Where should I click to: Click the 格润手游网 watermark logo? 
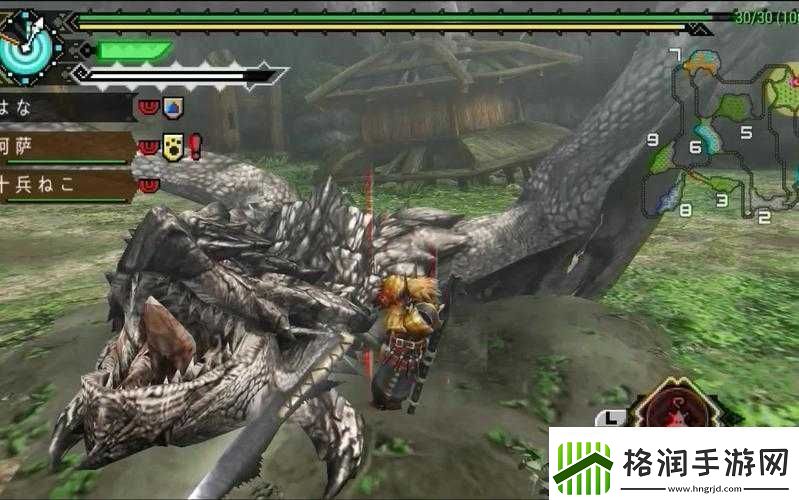pos(673,463)
